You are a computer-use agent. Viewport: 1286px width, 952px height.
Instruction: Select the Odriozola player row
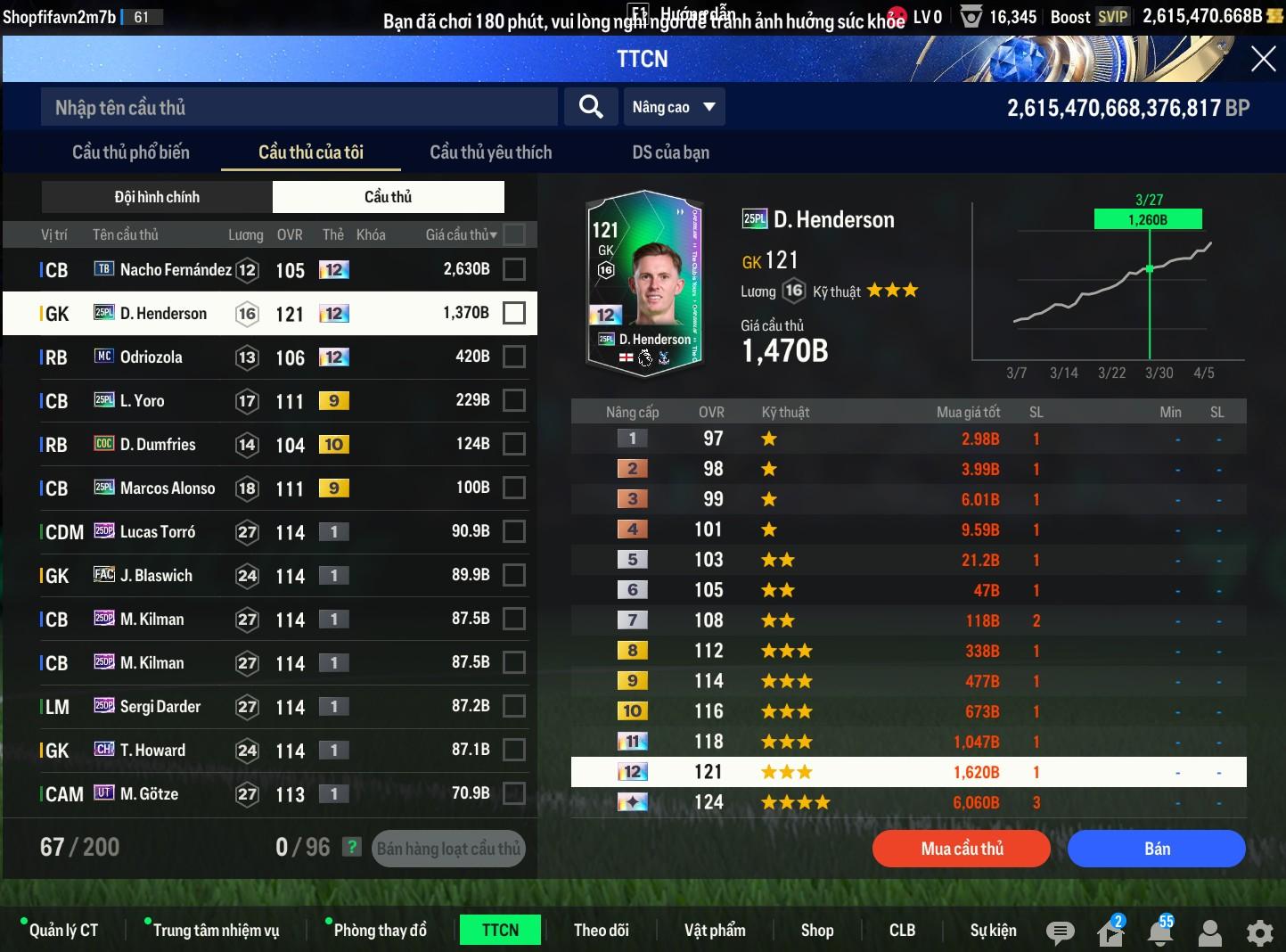(x=267, y=357)
